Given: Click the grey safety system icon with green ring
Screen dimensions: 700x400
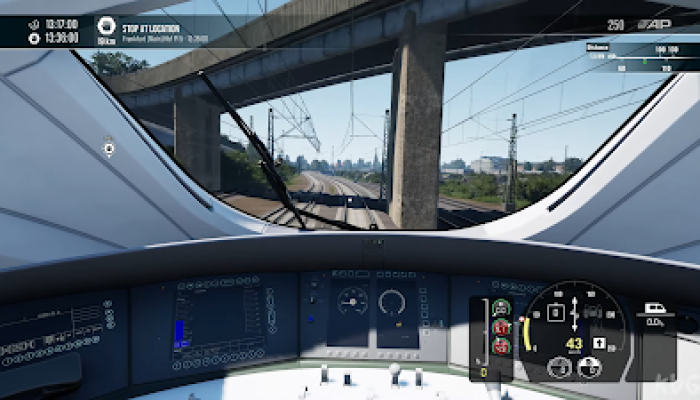Looking at the screenshot, I should pos(501,308).
